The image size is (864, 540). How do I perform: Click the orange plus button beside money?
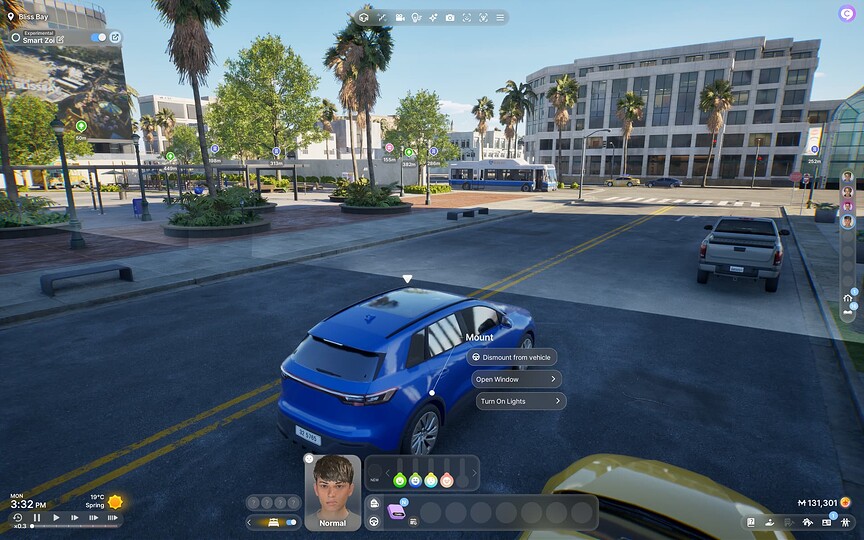click(846, 502)
